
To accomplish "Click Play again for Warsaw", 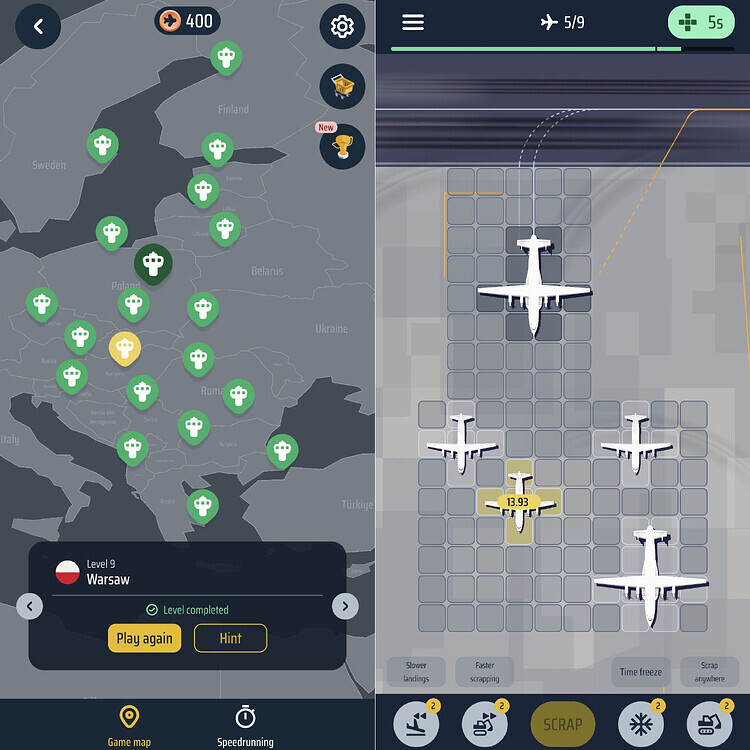I will 144,638.
